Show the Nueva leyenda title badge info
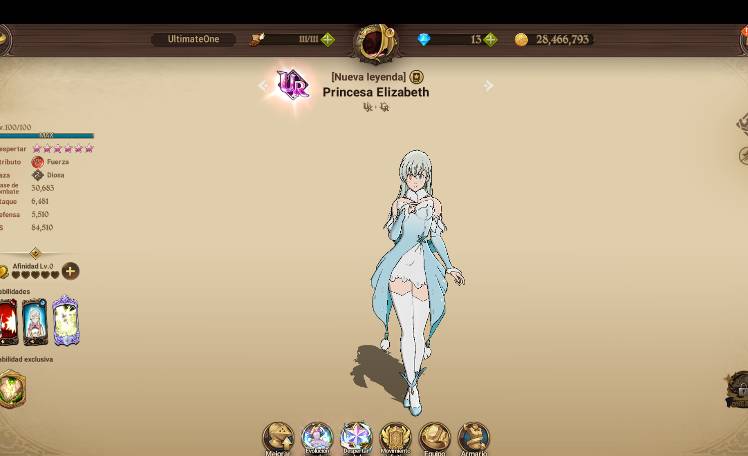Screen dimensions: 748x456 417,77
